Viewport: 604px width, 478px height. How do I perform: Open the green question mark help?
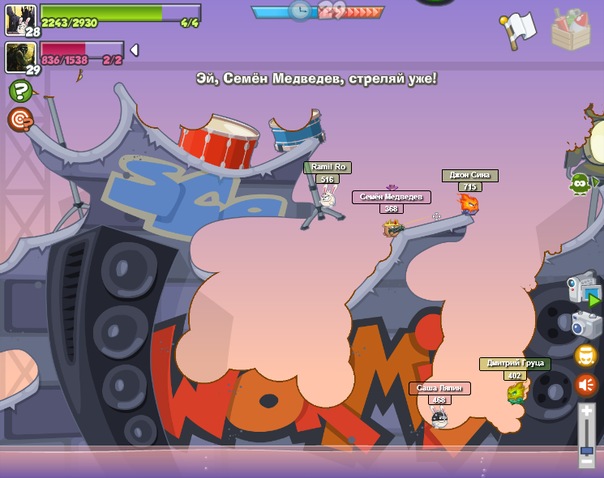[19, 91]
